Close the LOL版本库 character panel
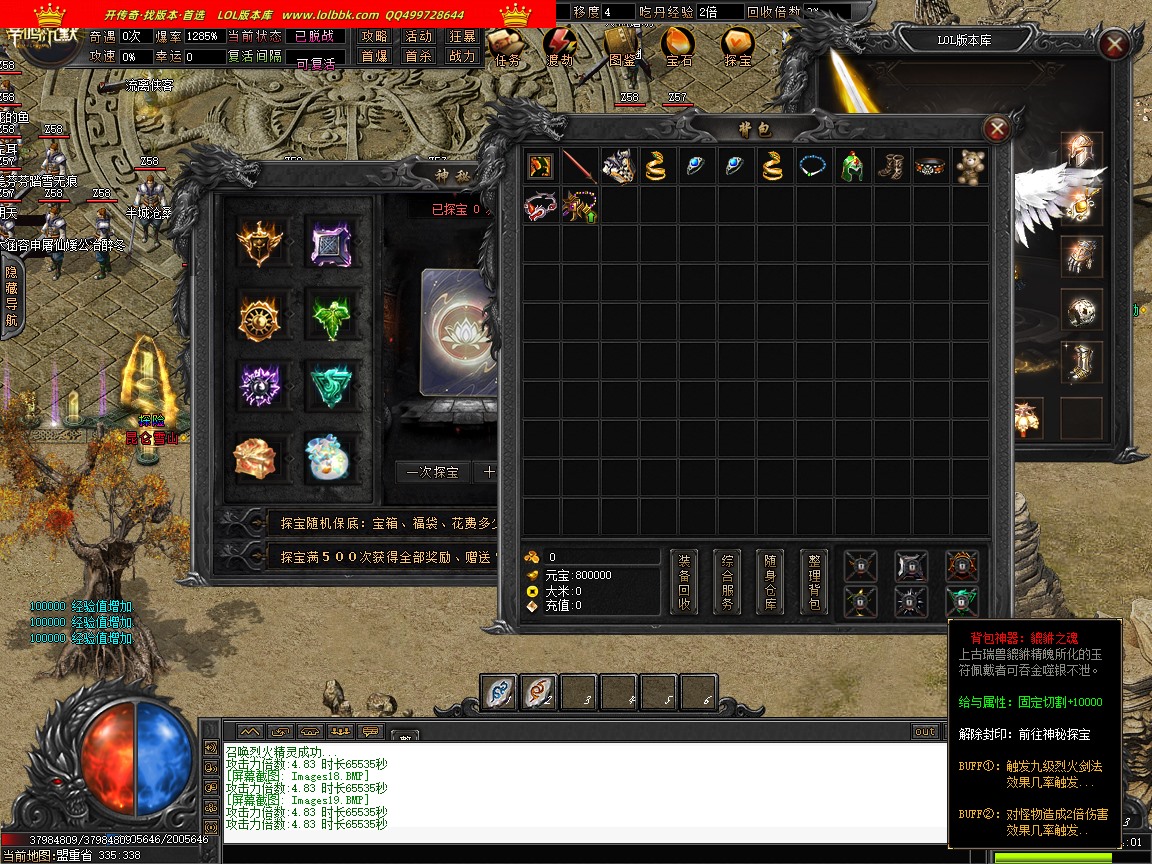1152x864 pixels. (1114, 43)
